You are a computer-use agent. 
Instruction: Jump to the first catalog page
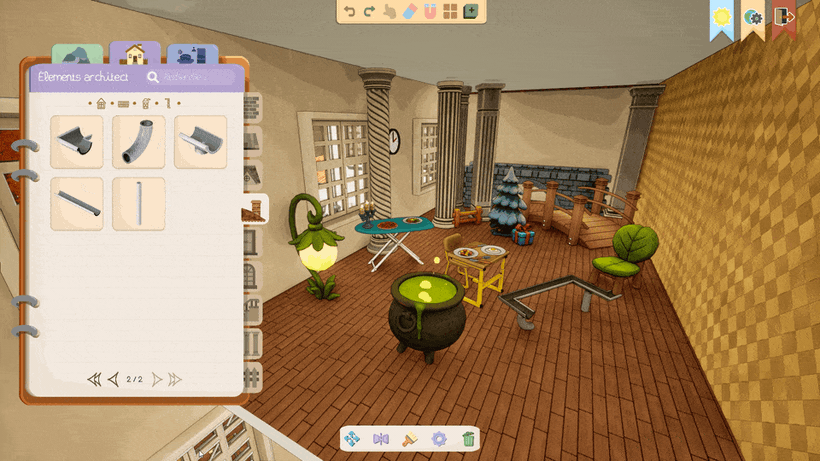tap(94, 379)
